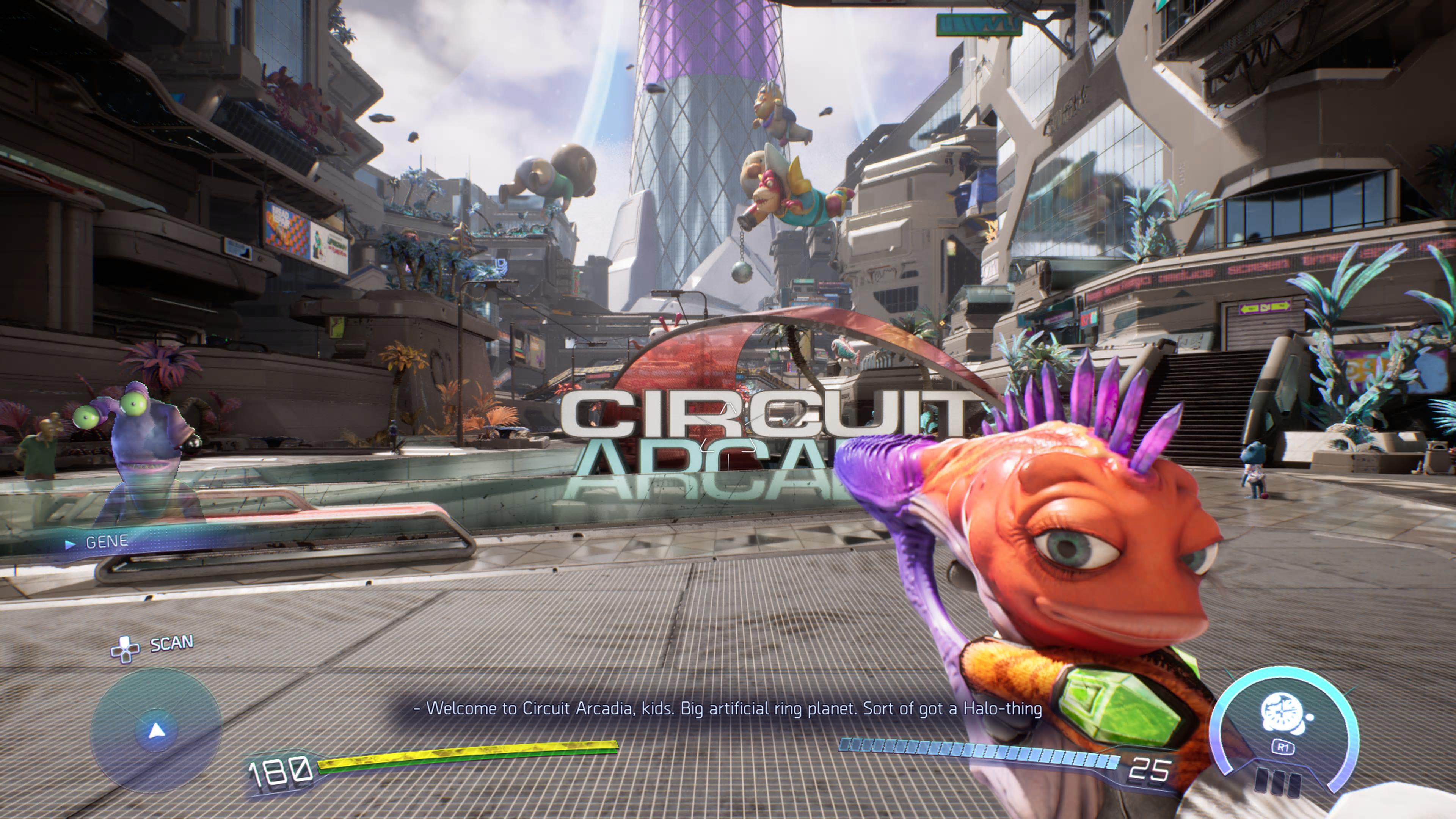
Task: Activate the ability icon above the R1 label
Action: tap(1282, 715)
